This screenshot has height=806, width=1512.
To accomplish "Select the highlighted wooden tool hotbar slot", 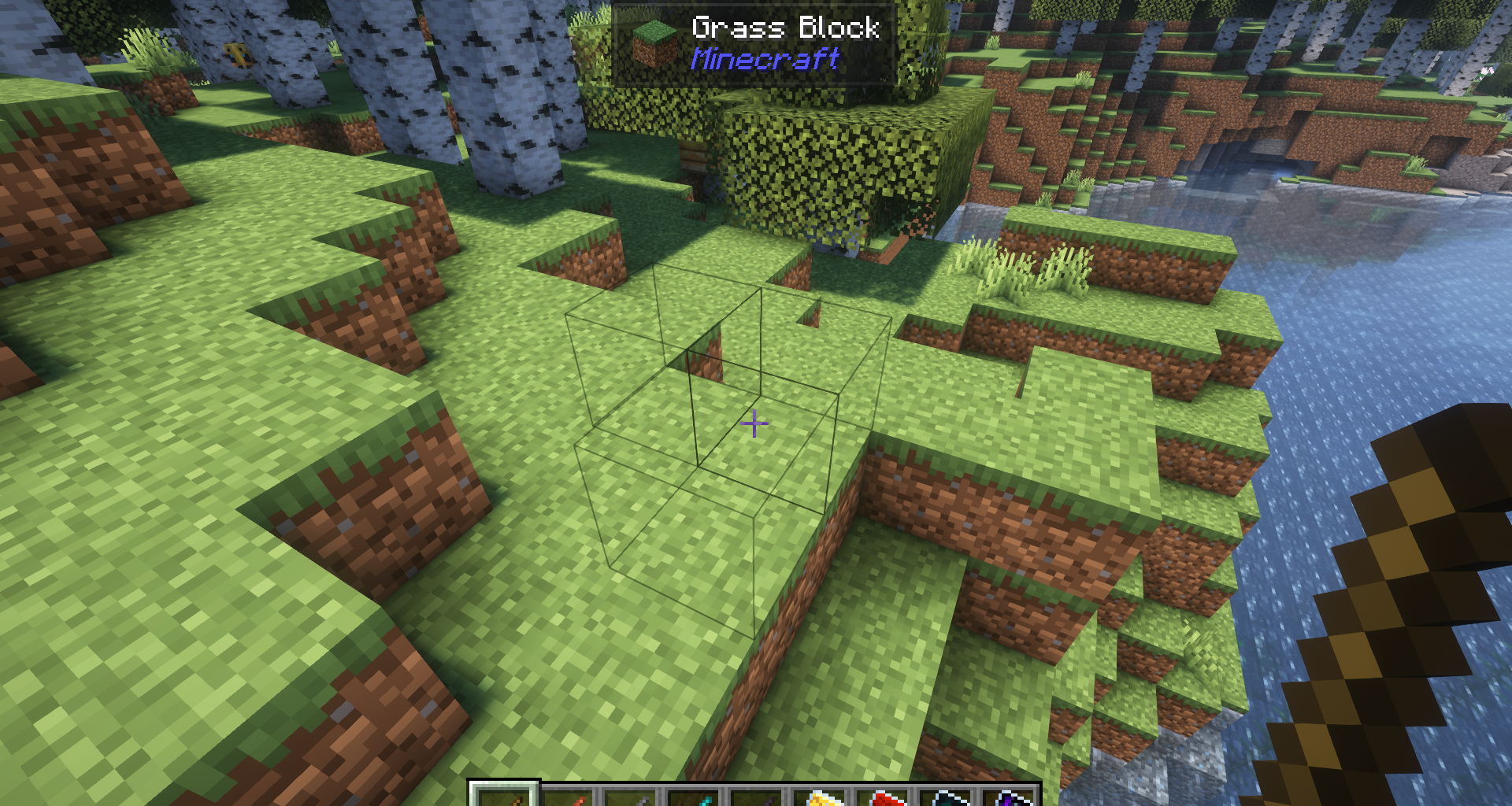I will pos(504,797).
